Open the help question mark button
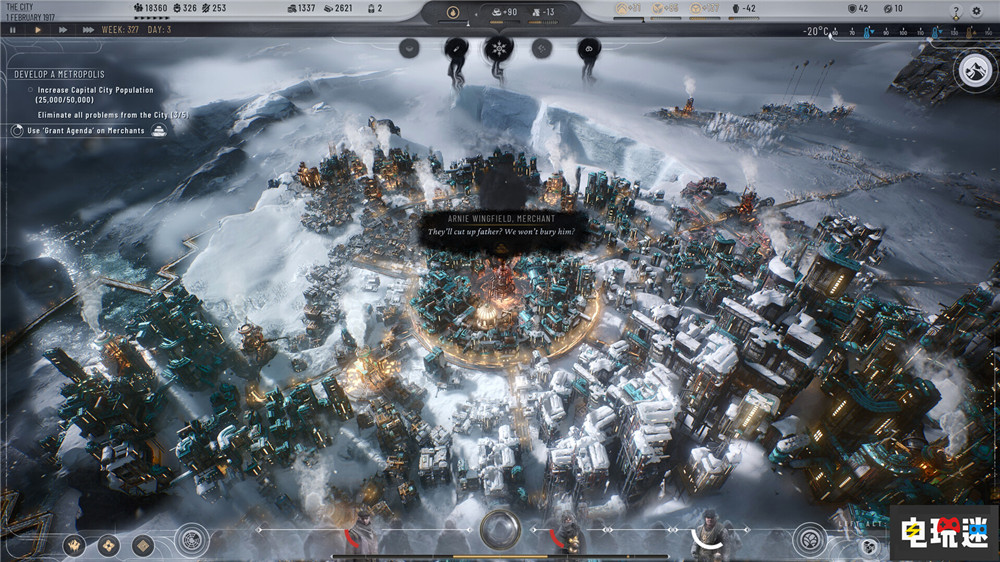The width and height of the screenshot is (1000, 562). (x=956, y=11)
